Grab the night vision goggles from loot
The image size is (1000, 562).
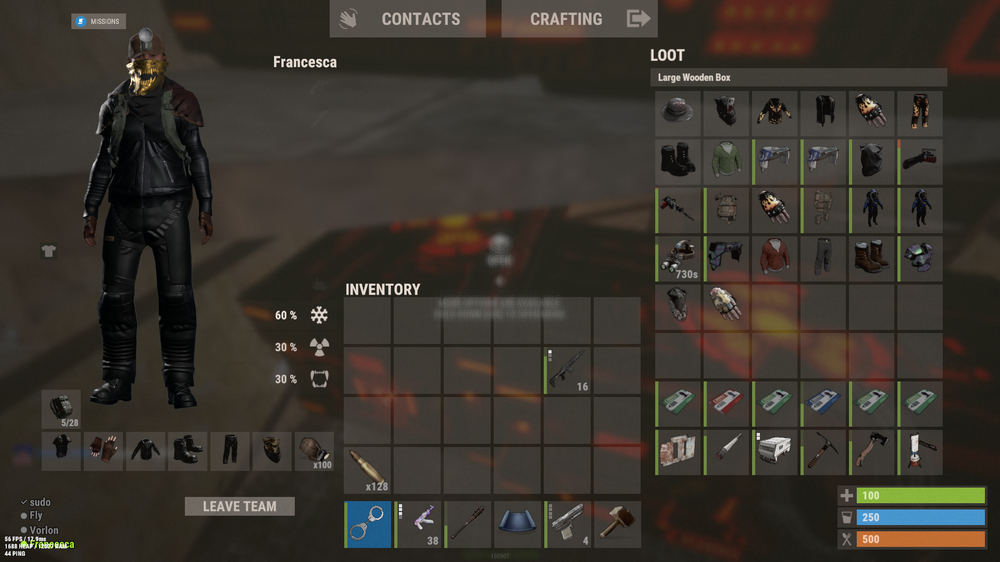pyautogui.click(x=678, y=258)
